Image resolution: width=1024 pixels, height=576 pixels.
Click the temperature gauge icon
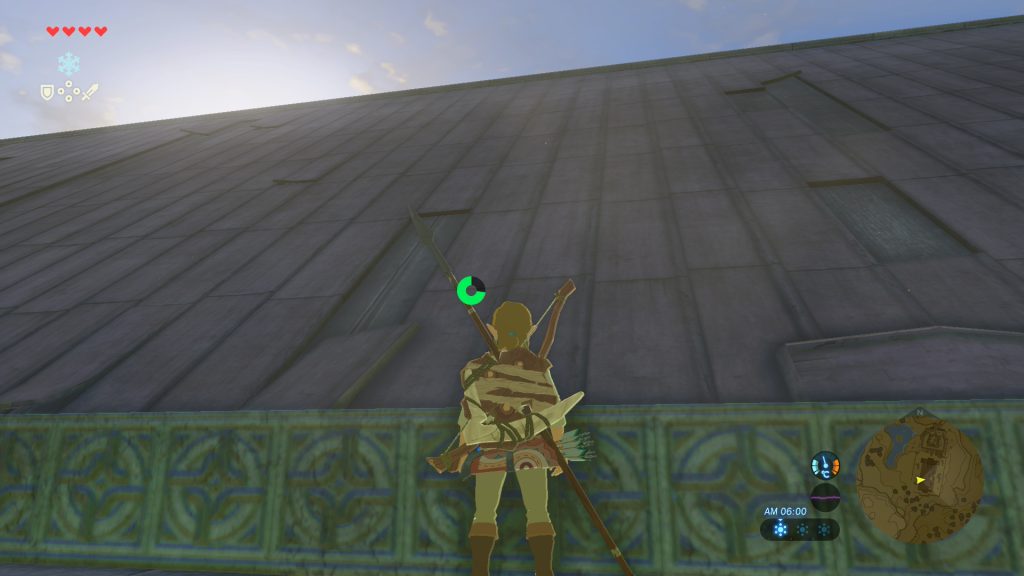tap(825, 465)
